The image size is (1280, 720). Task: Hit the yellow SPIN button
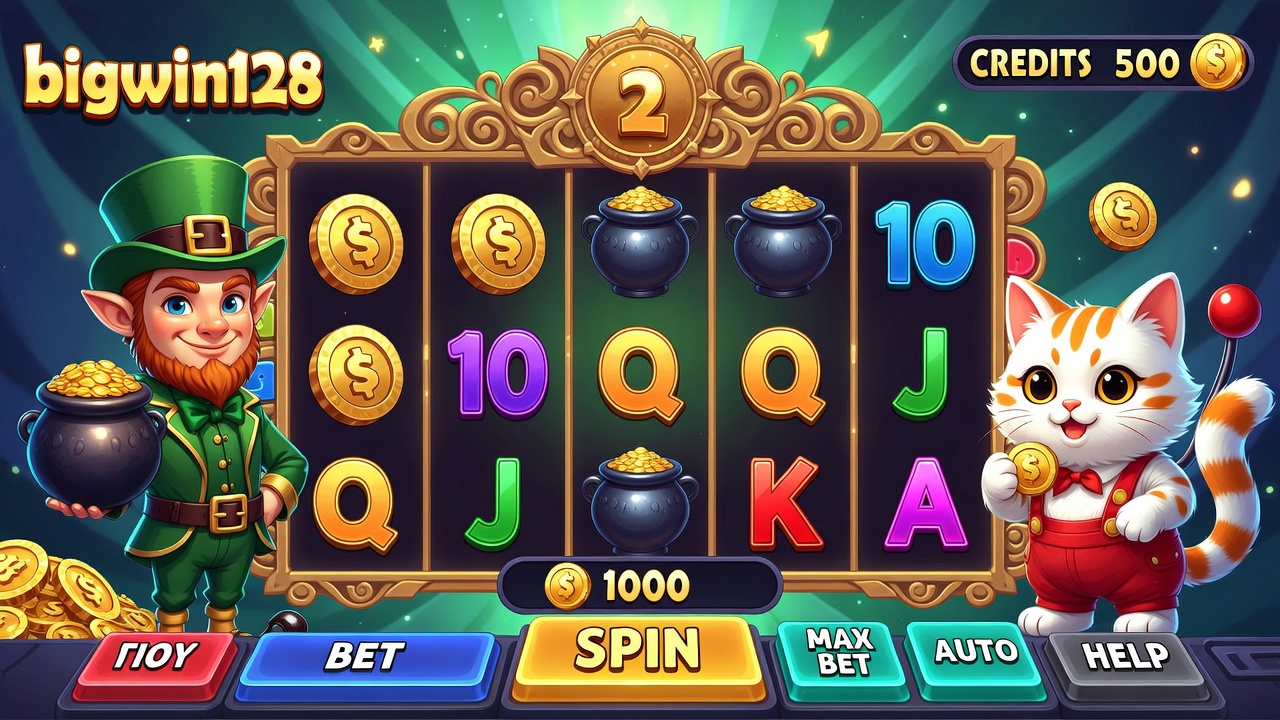[x=638, y=653]
